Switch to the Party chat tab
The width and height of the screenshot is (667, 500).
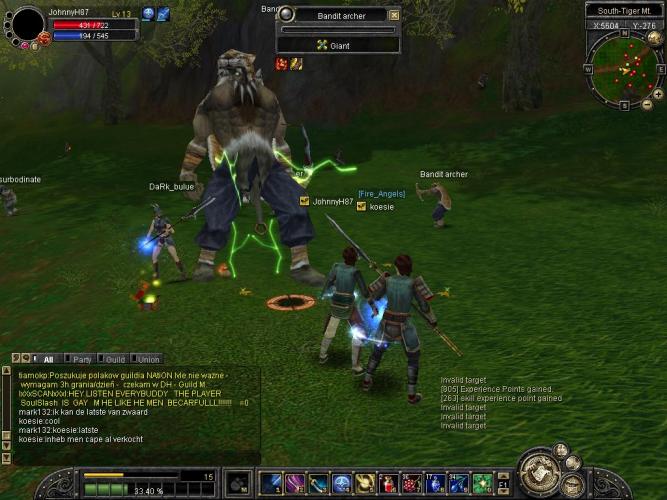[x=82, y=359]
